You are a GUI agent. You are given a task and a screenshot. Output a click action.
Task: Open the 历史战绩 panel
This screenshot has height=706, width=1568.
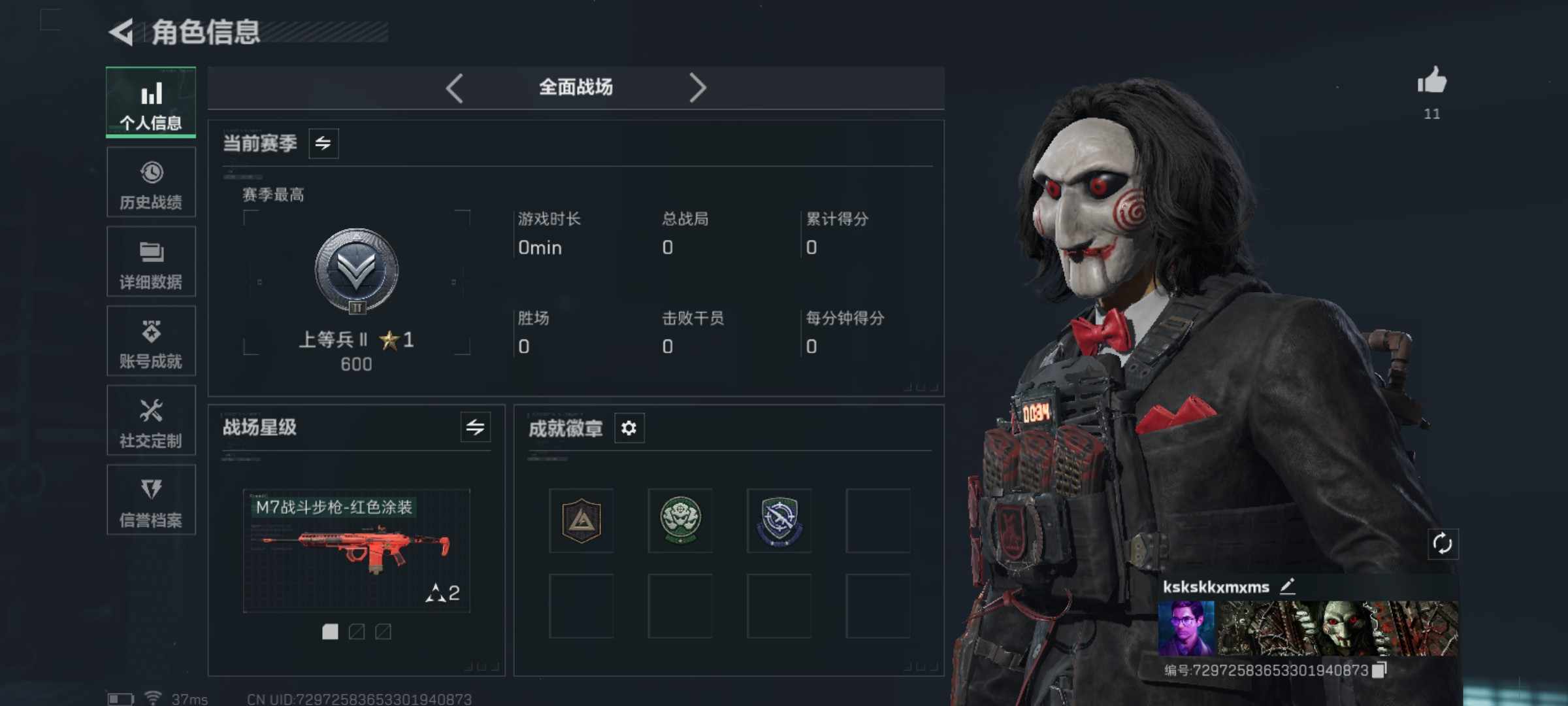(151, 182)
